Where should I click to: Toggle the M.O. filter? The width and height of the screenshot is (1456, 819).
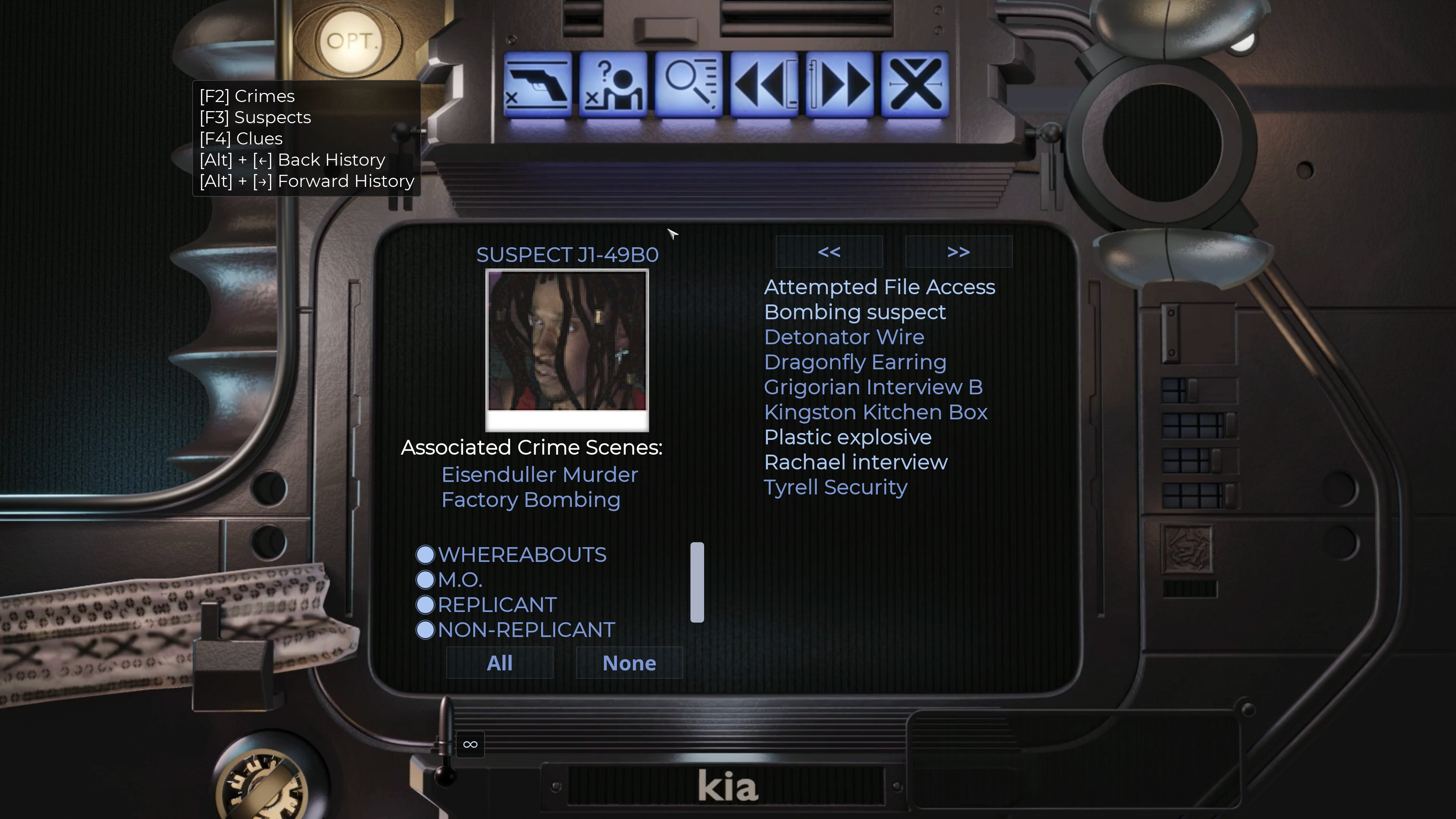tap(425, 579)
